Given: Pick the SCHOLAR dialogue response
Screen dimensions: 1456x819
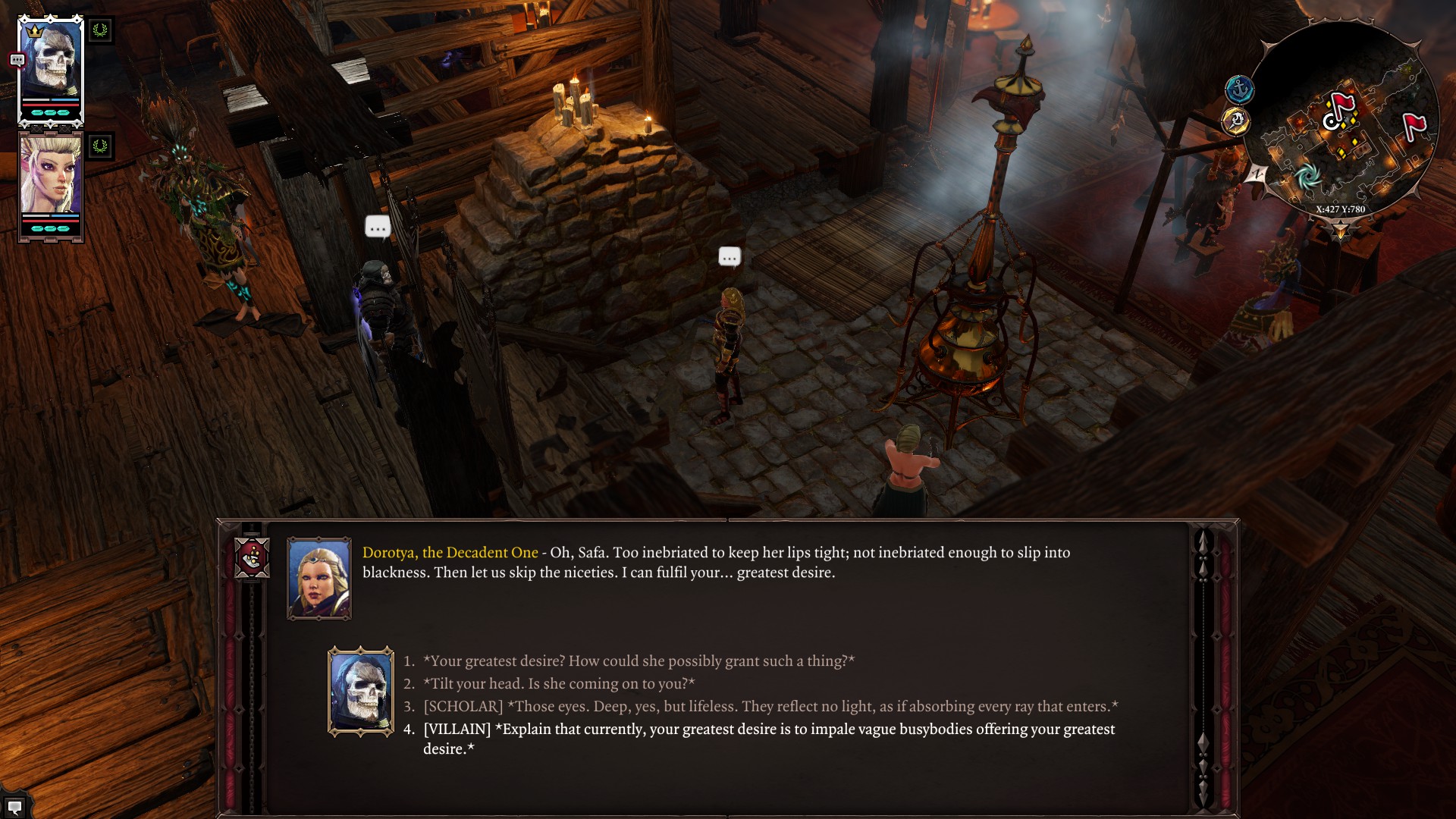Looking at the screenshot, I should [770, 707].
